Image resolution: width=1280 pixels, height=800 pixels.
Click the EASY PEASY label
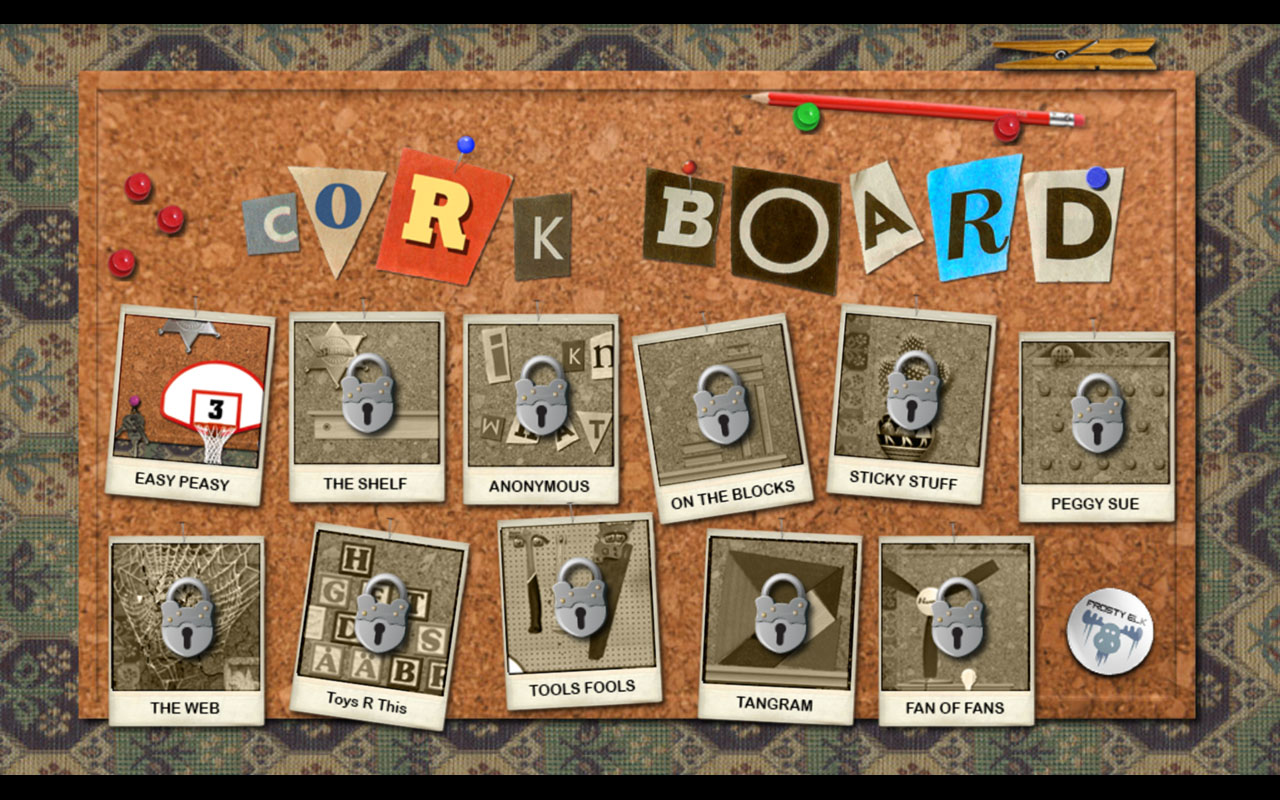click(184, 479)
